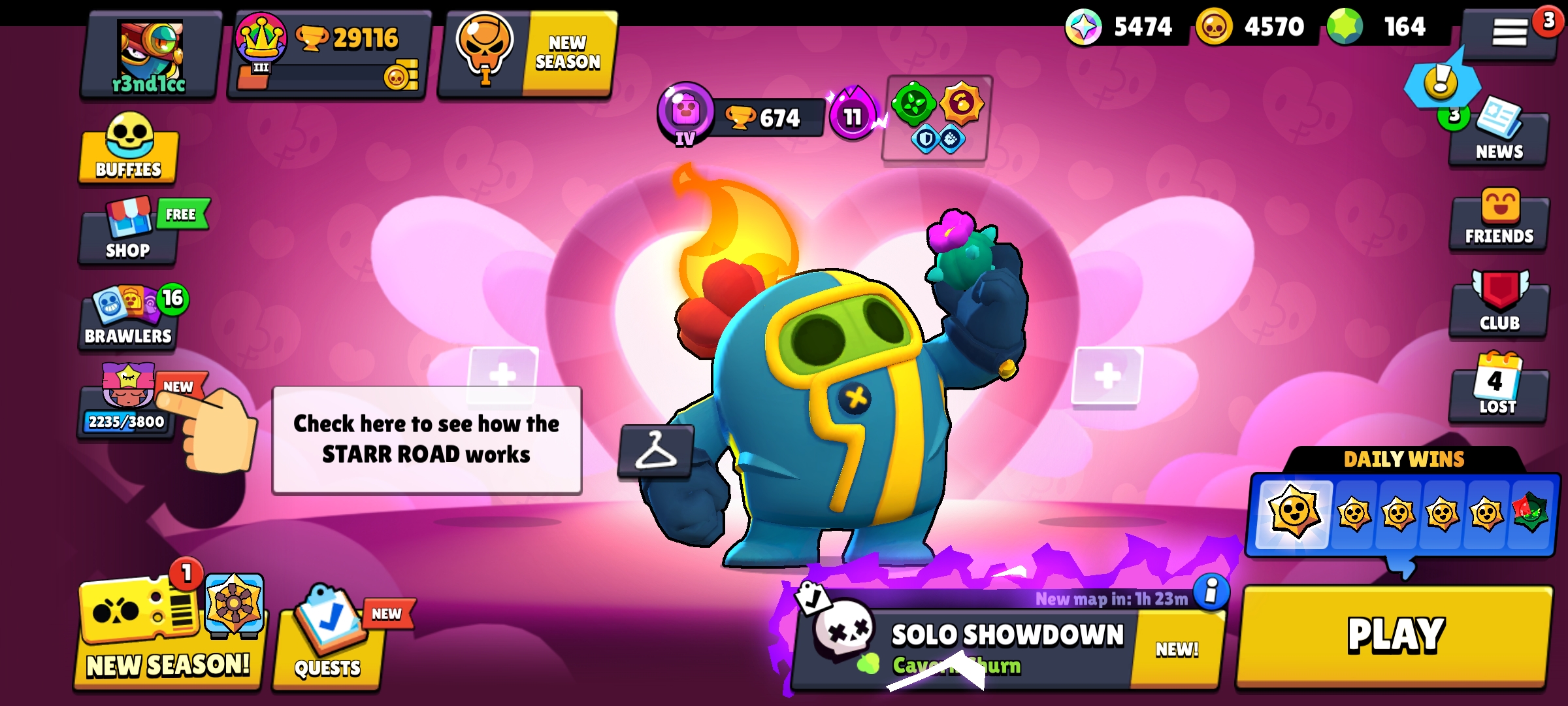Image resolution: width=1568 pixels, height=706 pixels.
Task: Open the Buffies menu
Action: [x=126, y=152]
